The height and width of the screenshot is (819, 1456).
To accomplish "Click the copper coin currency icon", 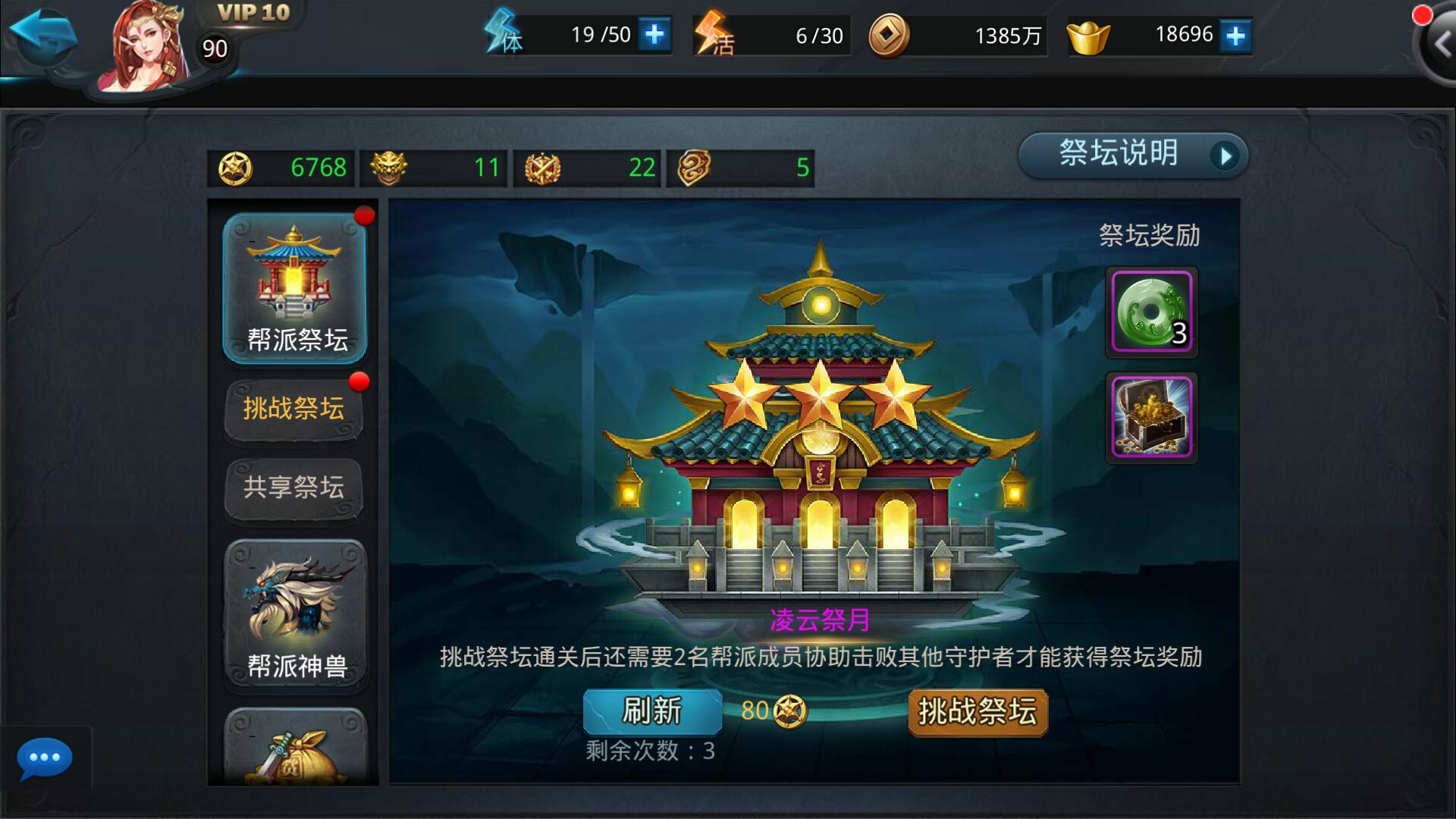I will click(890, 34).
